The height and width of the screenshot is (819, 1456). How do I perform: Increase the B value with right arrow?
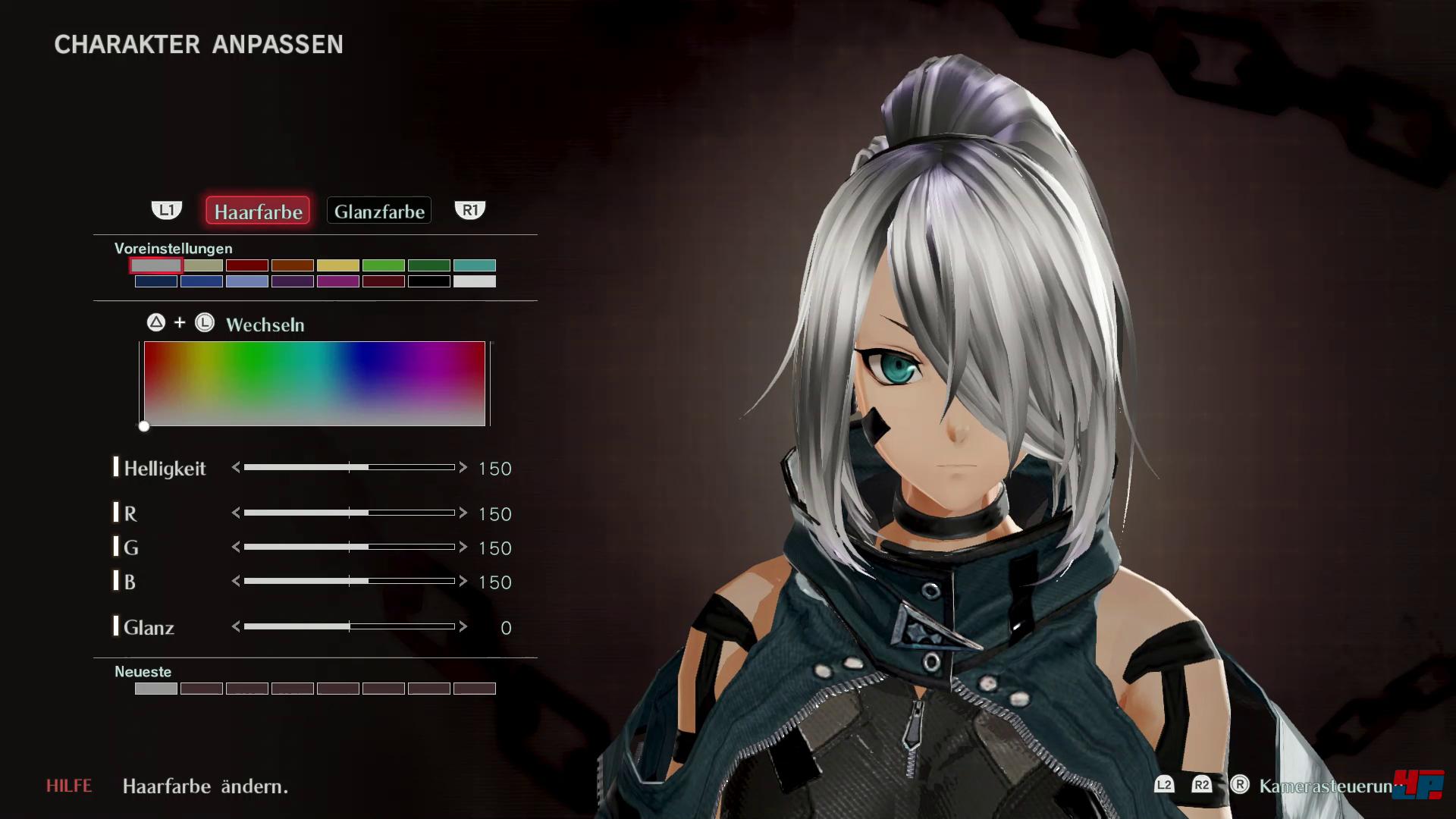(x=463, y=581)
